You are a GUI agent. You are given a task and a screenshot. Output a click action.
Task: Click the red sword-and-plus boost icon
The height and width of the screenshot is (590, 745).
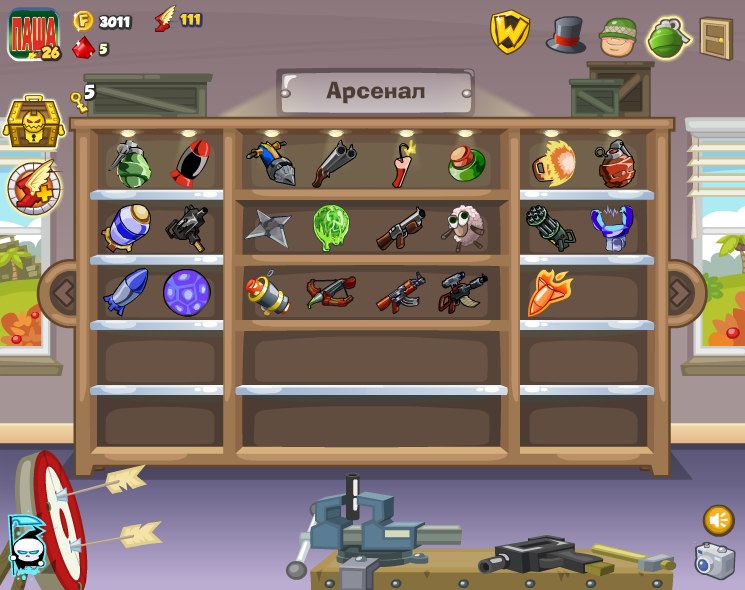pyautogui.click(x=34, y=187)
